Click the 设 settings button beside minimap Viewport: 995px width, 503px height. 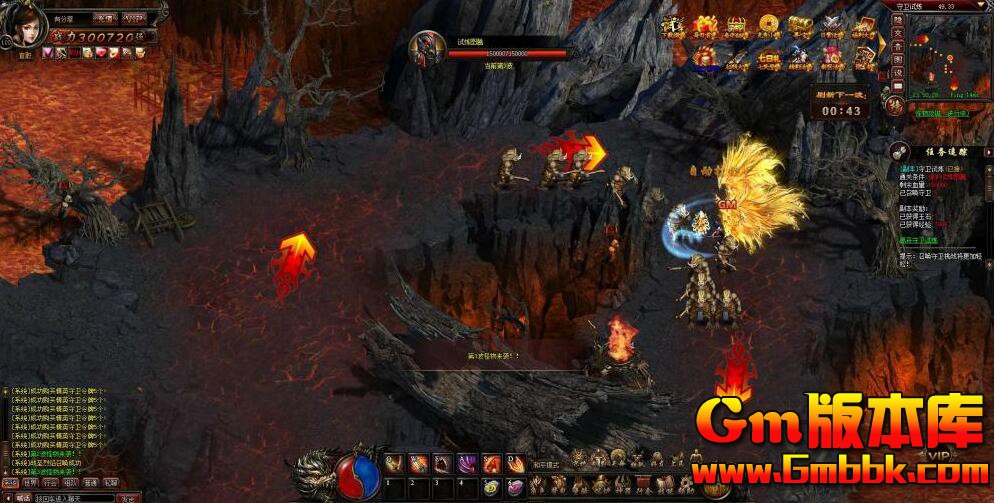point(898,72)
